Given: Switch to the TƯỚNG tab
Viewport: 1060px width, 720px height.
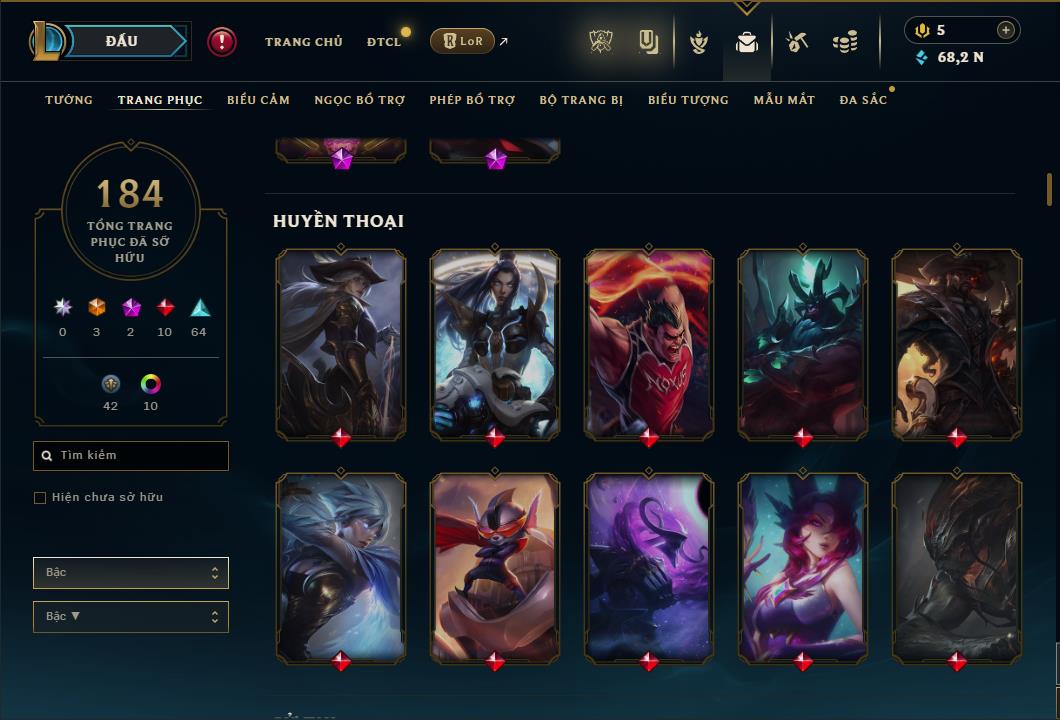Looking at the screenshot, I should tap(69, 100).
